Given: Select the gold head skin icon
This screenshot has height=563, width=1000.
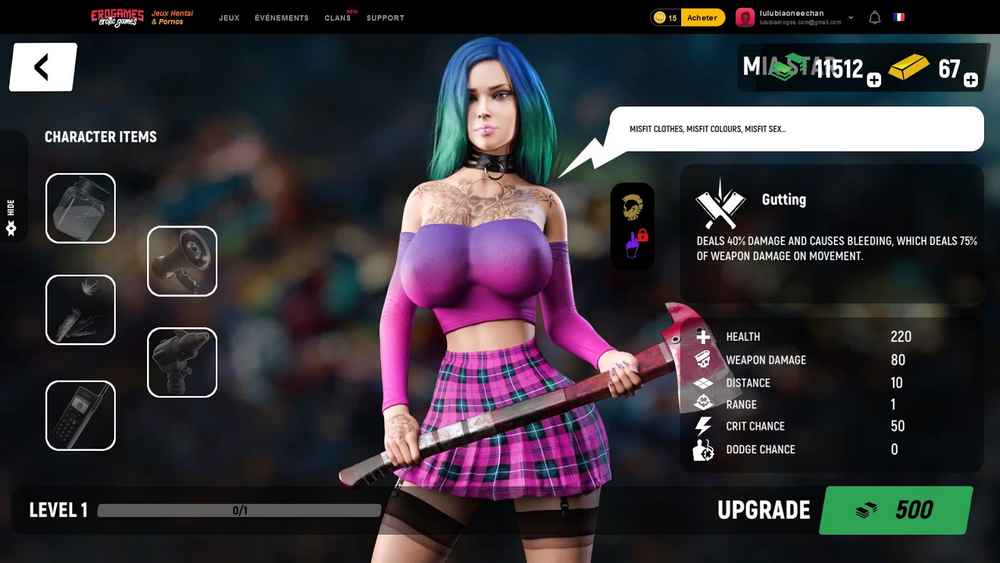Looking at the screenshot, I should coord(632,205).
